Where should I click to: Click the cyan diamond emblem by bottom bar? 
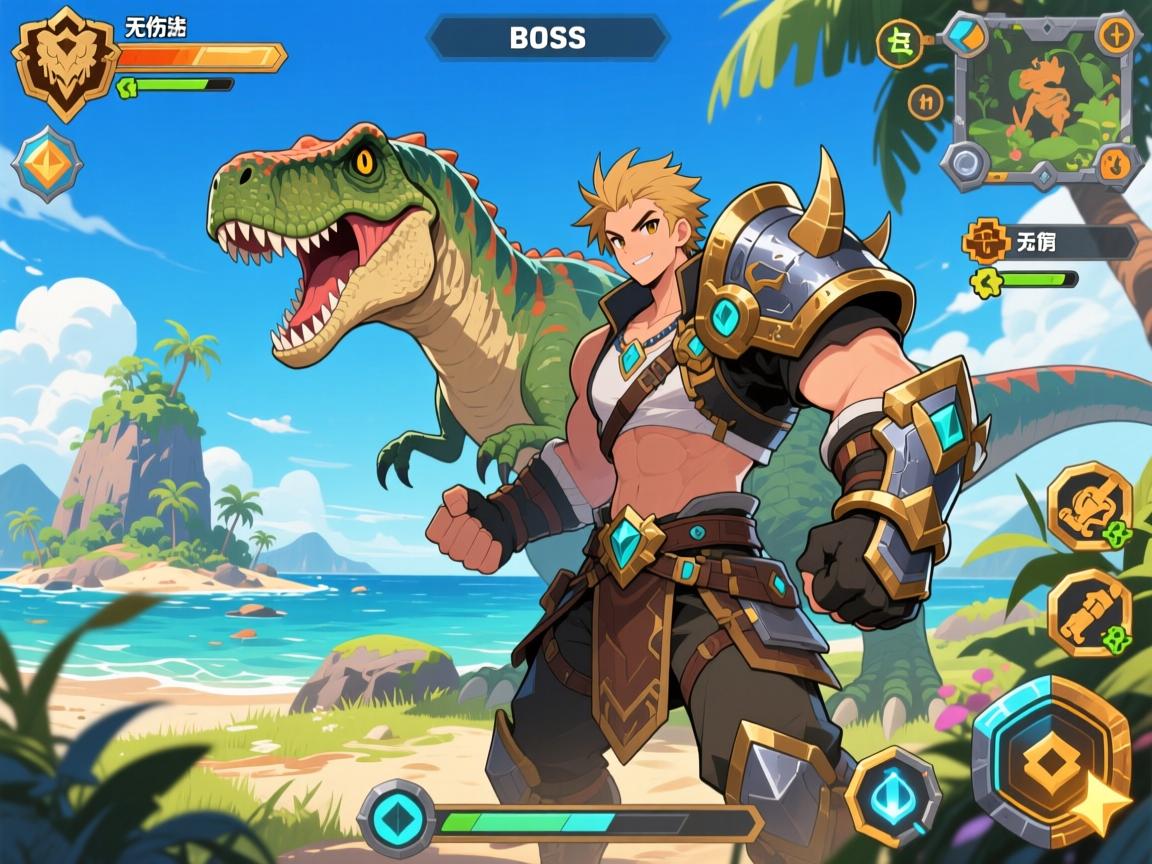[x=397, y=819]
